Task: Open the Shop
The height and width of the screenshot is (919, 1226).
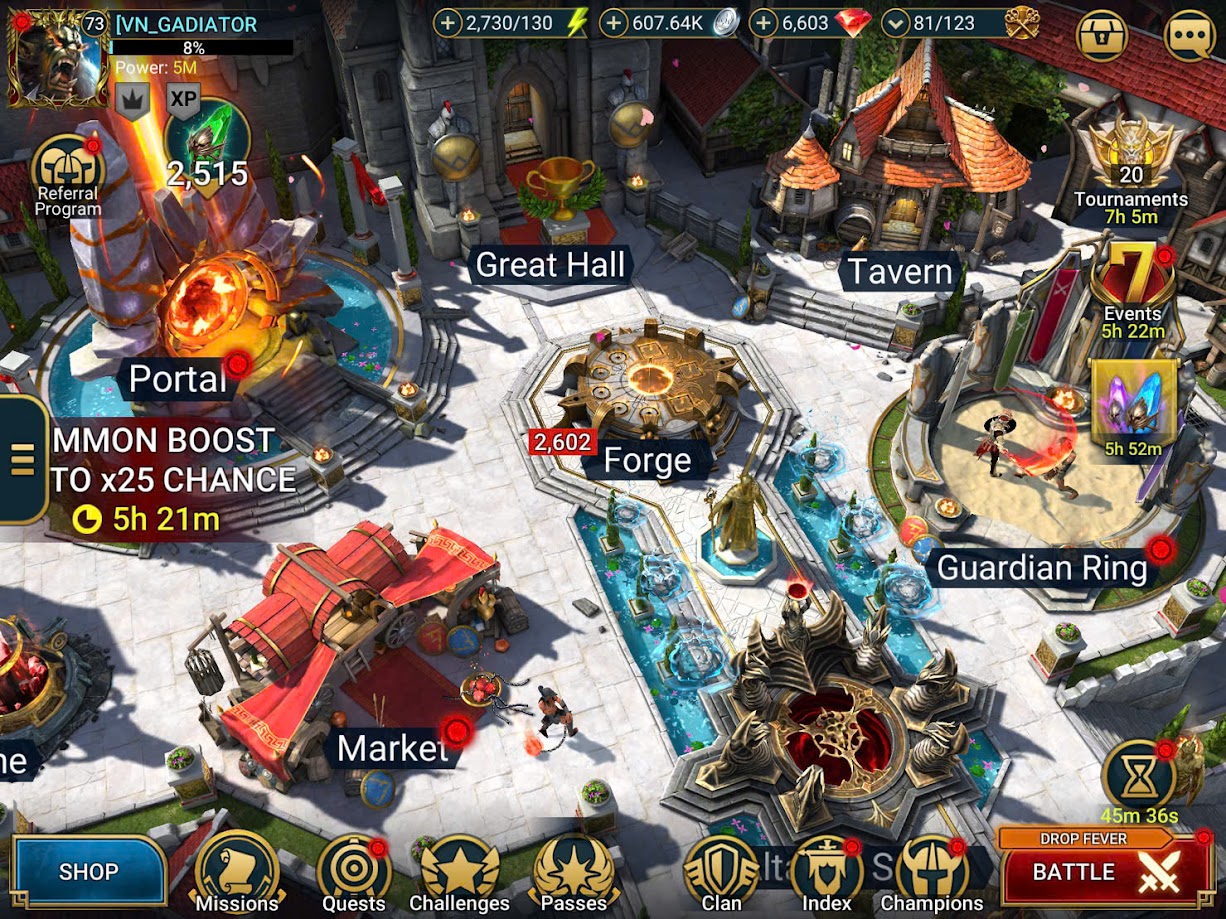Action: click(x=88, y=871)
